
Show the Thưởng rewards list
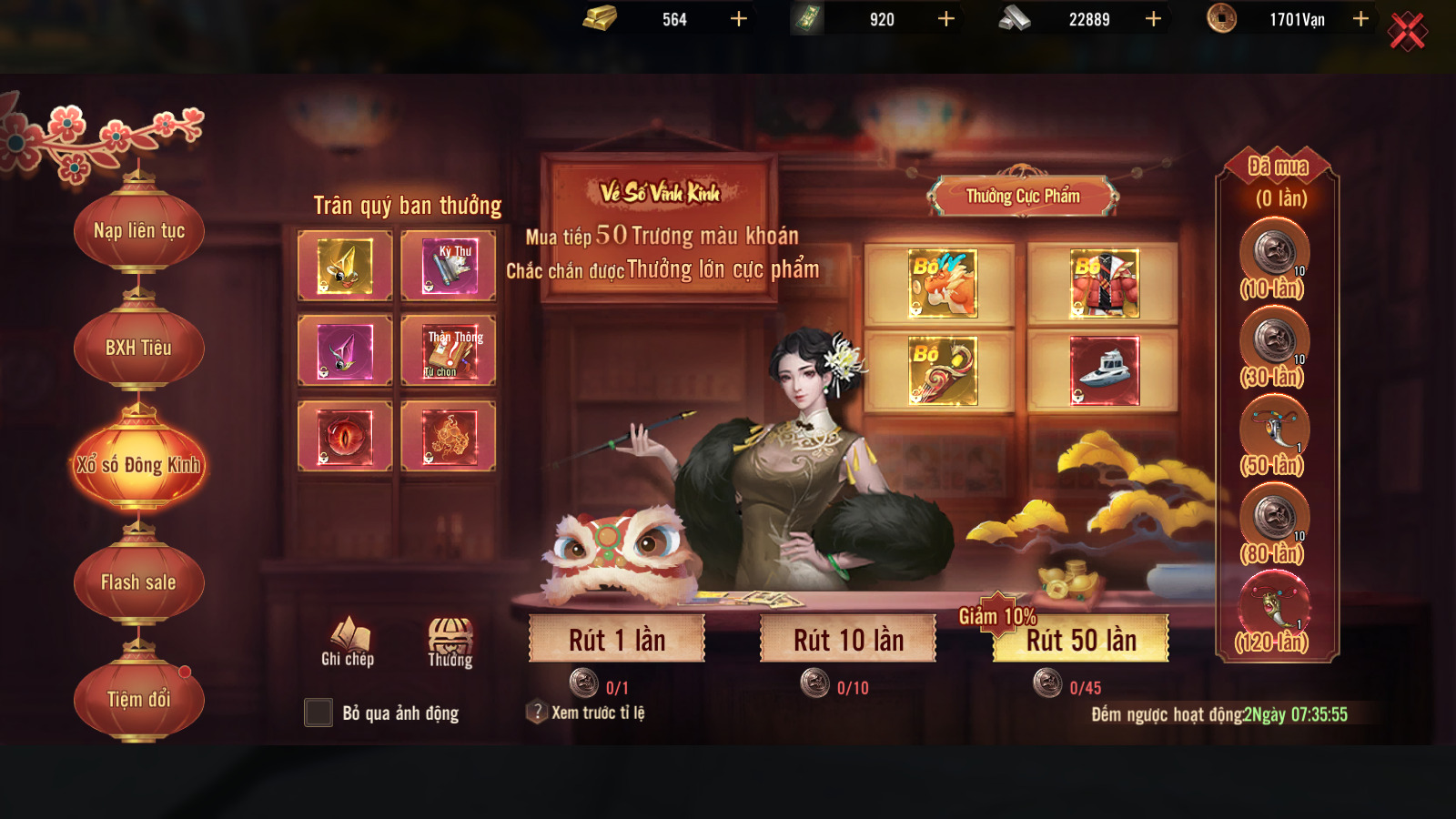[x=450, y=642]
